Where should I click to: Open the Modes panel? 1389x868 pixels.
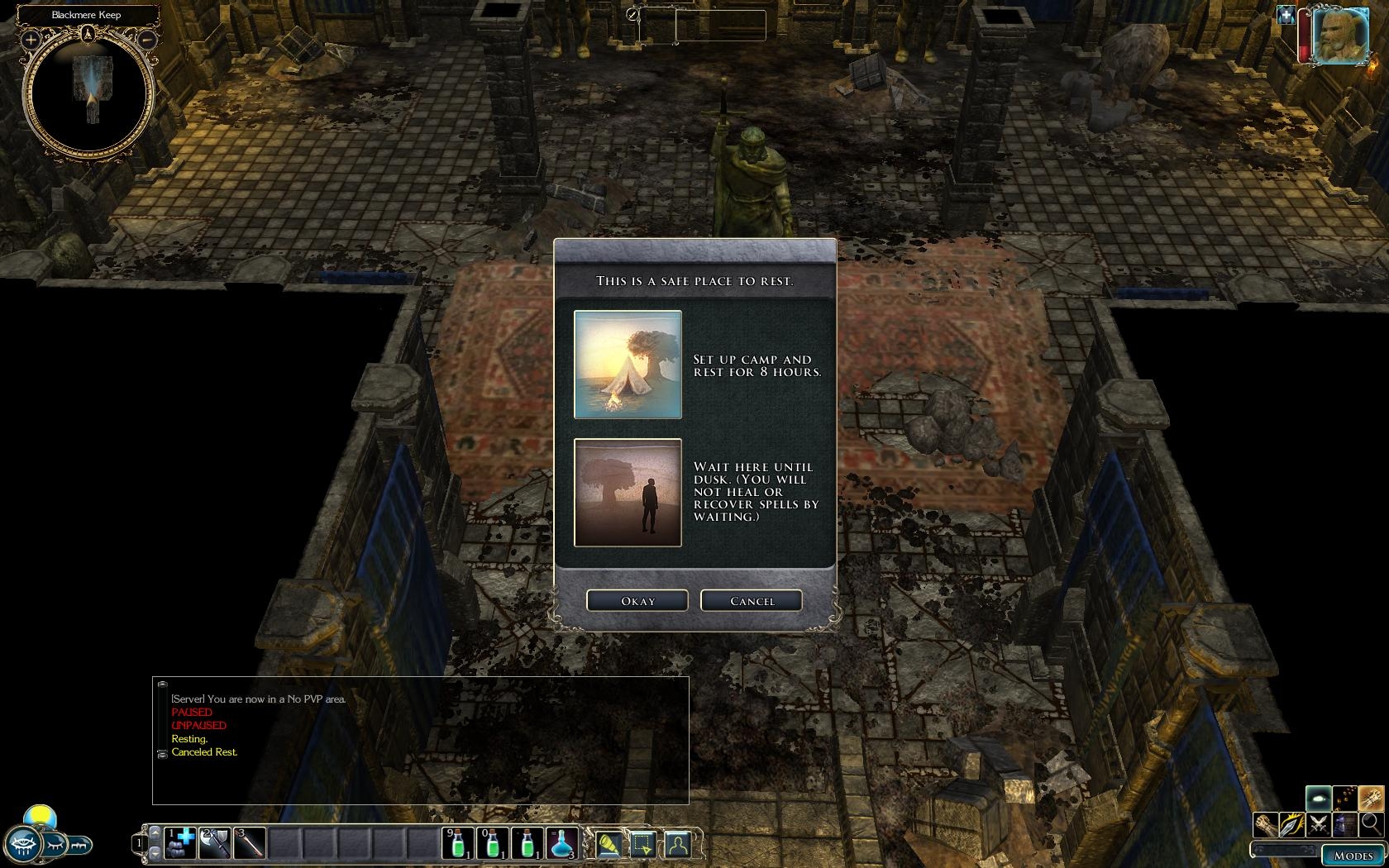pos(1353,856)
